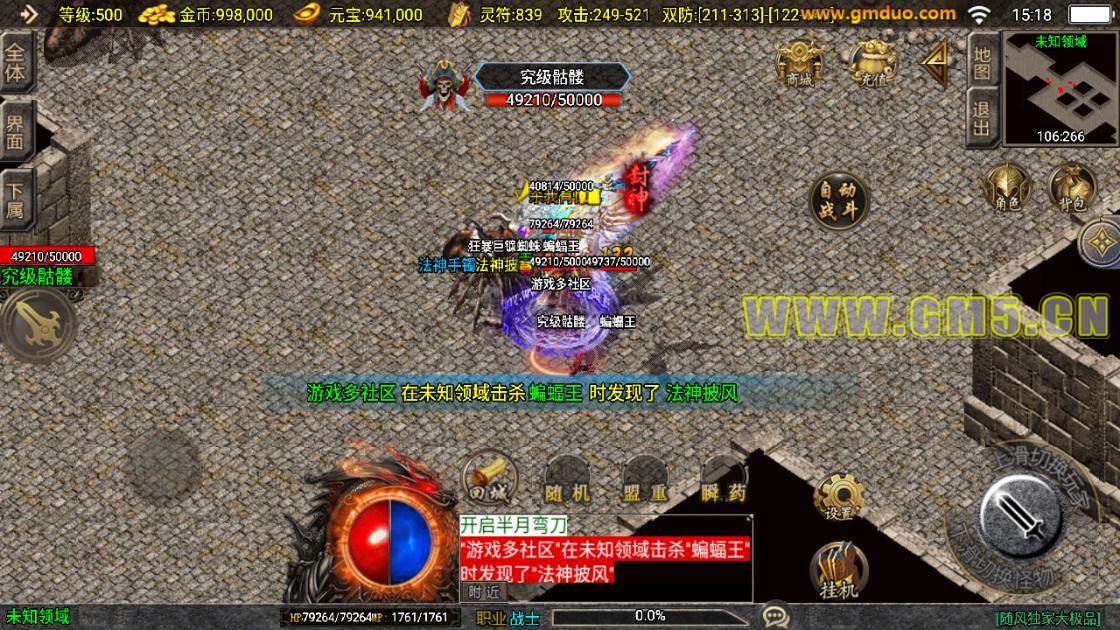Use the 瞬药 instant potion slot

tap(723, 478)
